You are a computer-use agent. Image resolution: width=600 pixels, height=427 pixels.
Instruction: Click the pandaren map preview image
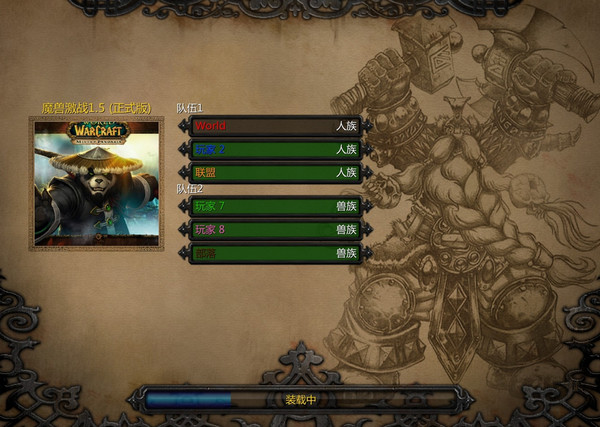coord(96,182)
